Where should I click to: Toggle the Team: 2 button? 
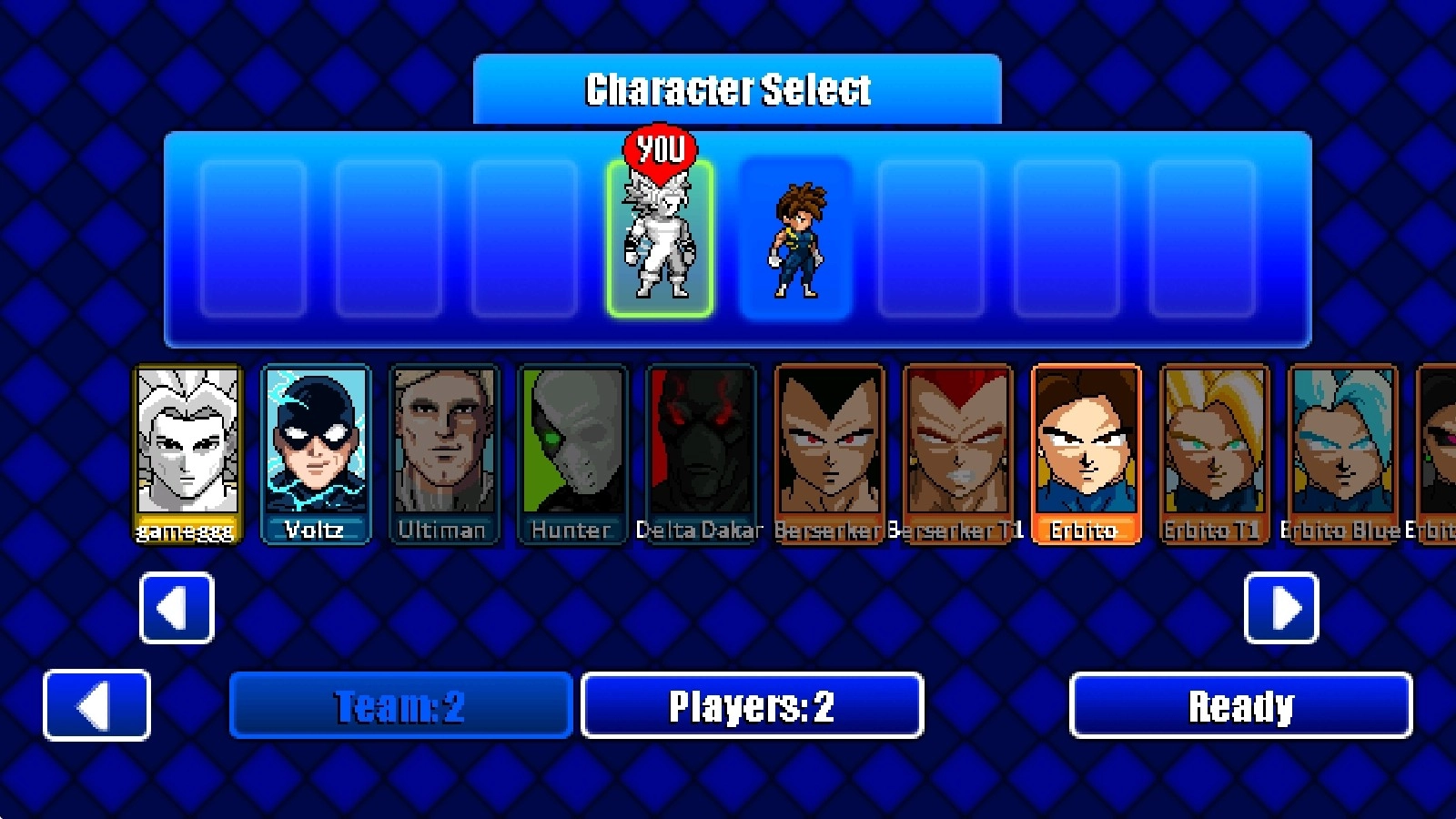pos(400,705)
